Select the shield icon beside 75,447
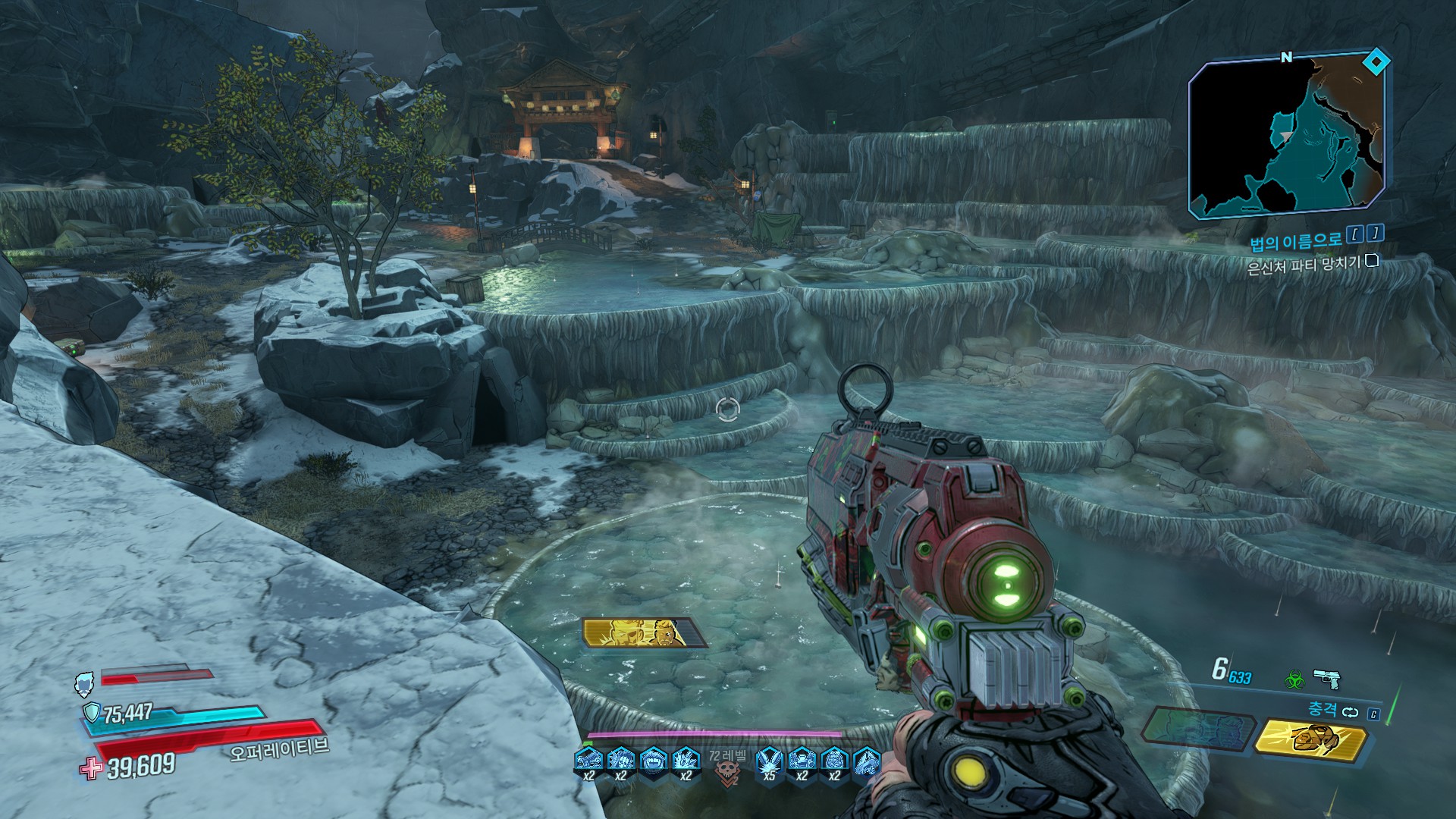The image size is (1456, 819). (x=91, y=712)
